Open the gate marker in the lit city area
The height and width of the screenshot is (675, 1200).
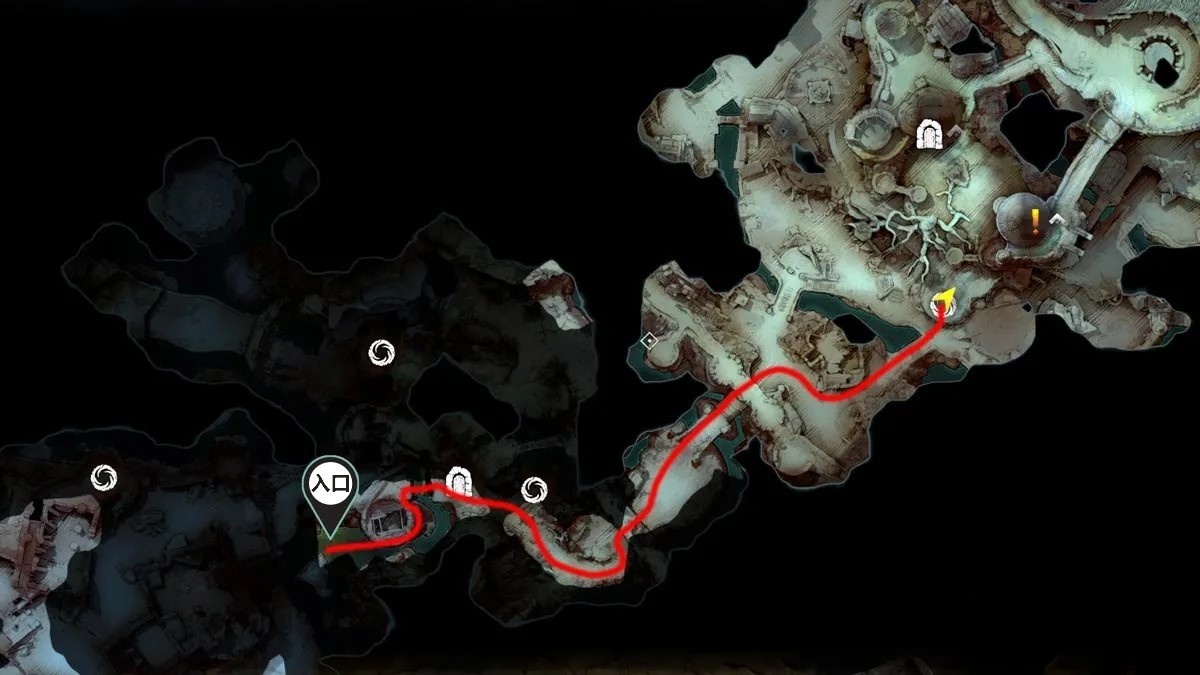click(931, 133)
